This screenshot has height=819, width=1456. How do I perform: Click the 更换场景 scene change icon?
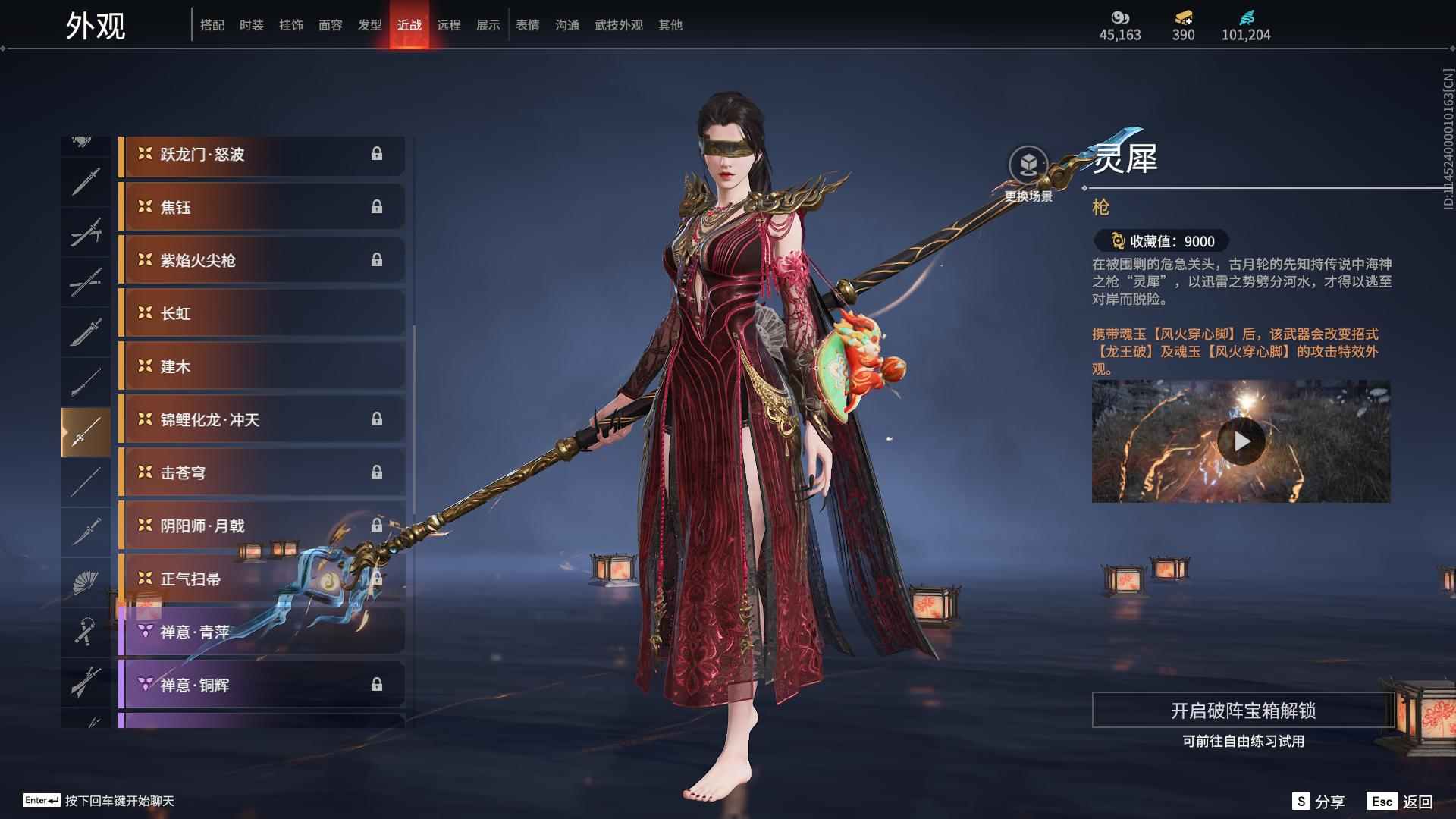(1028, 165)
